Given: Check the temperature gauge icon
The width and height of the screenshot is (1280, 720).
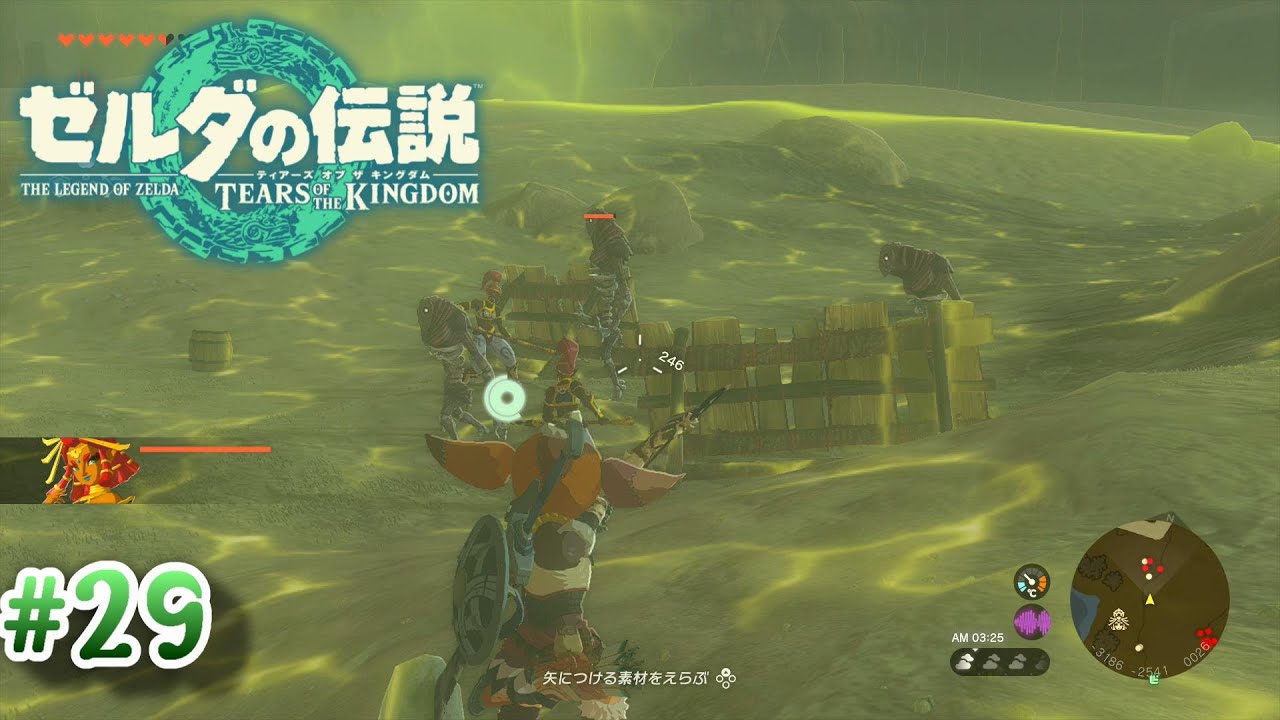Looking at the screenshot, I should (1031, 581).
